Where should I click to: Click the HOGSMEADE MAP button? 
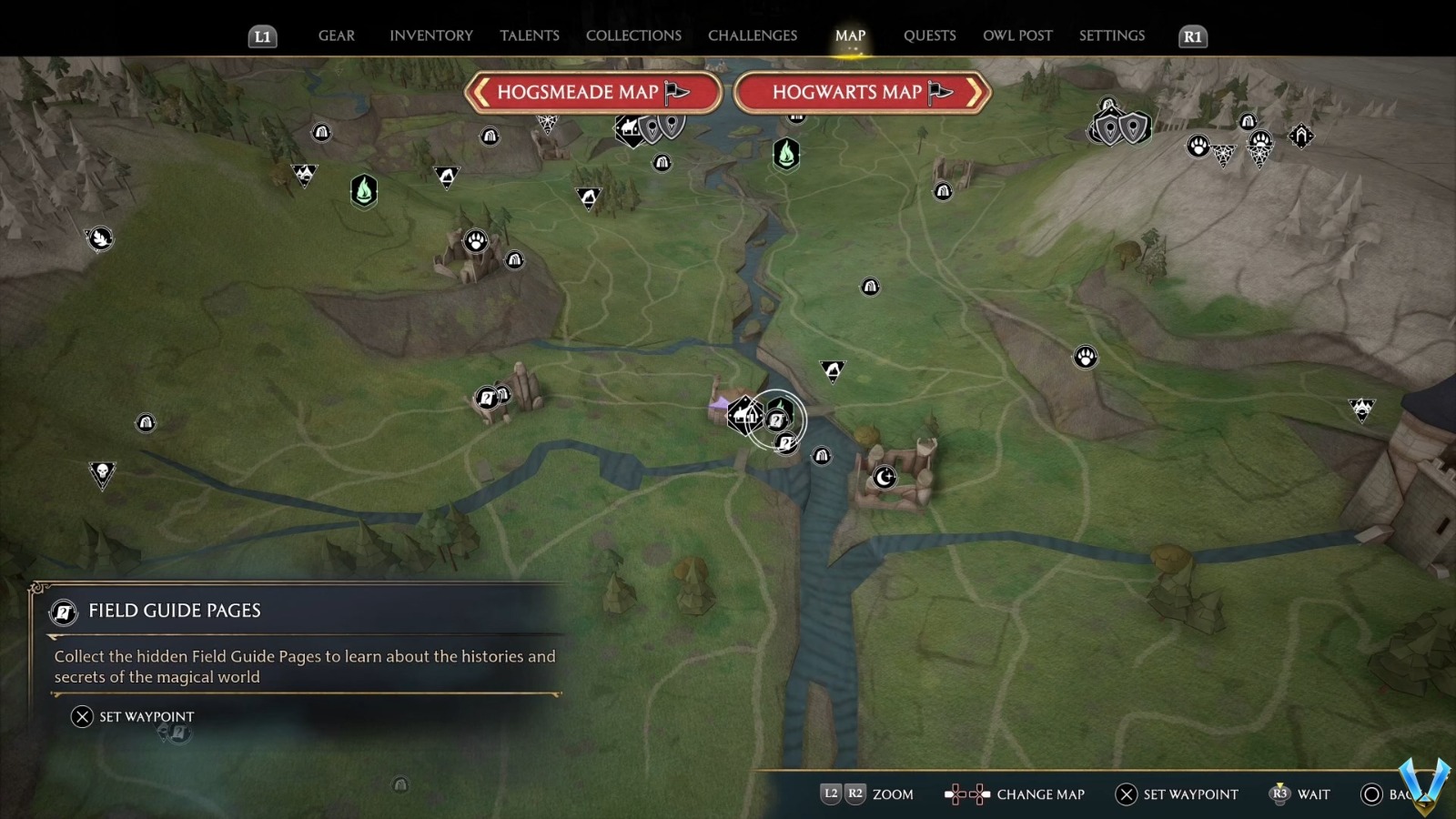coord(592,92)
